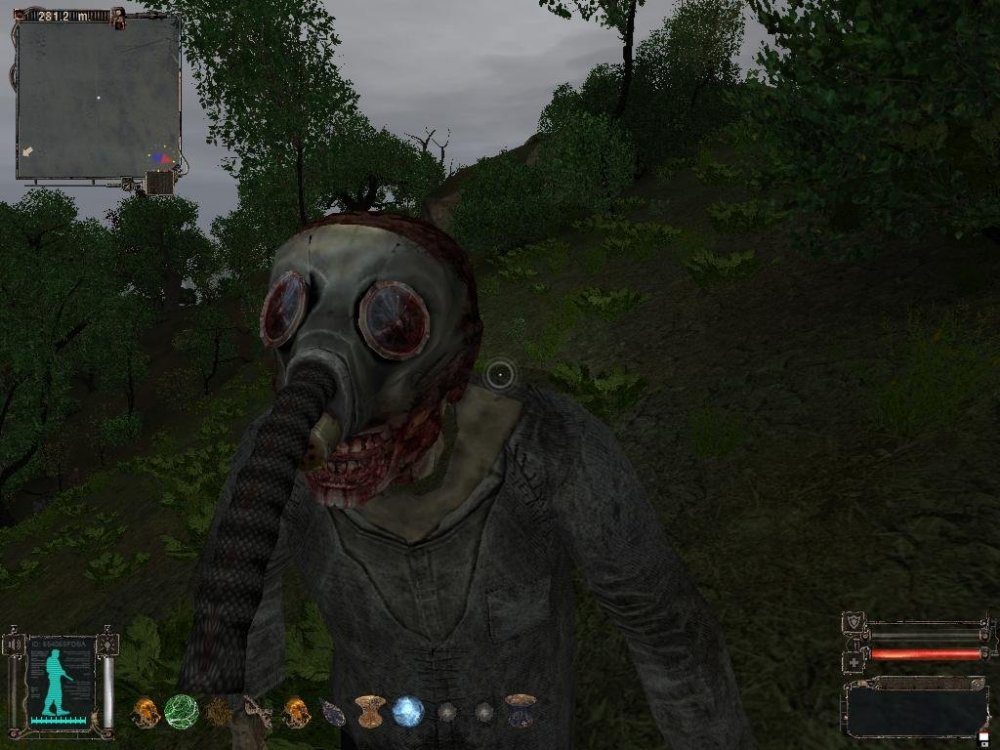Select the tan hourglass-shaped artifact
Screen dimensions: 1000x750
(x=370, y=711)
